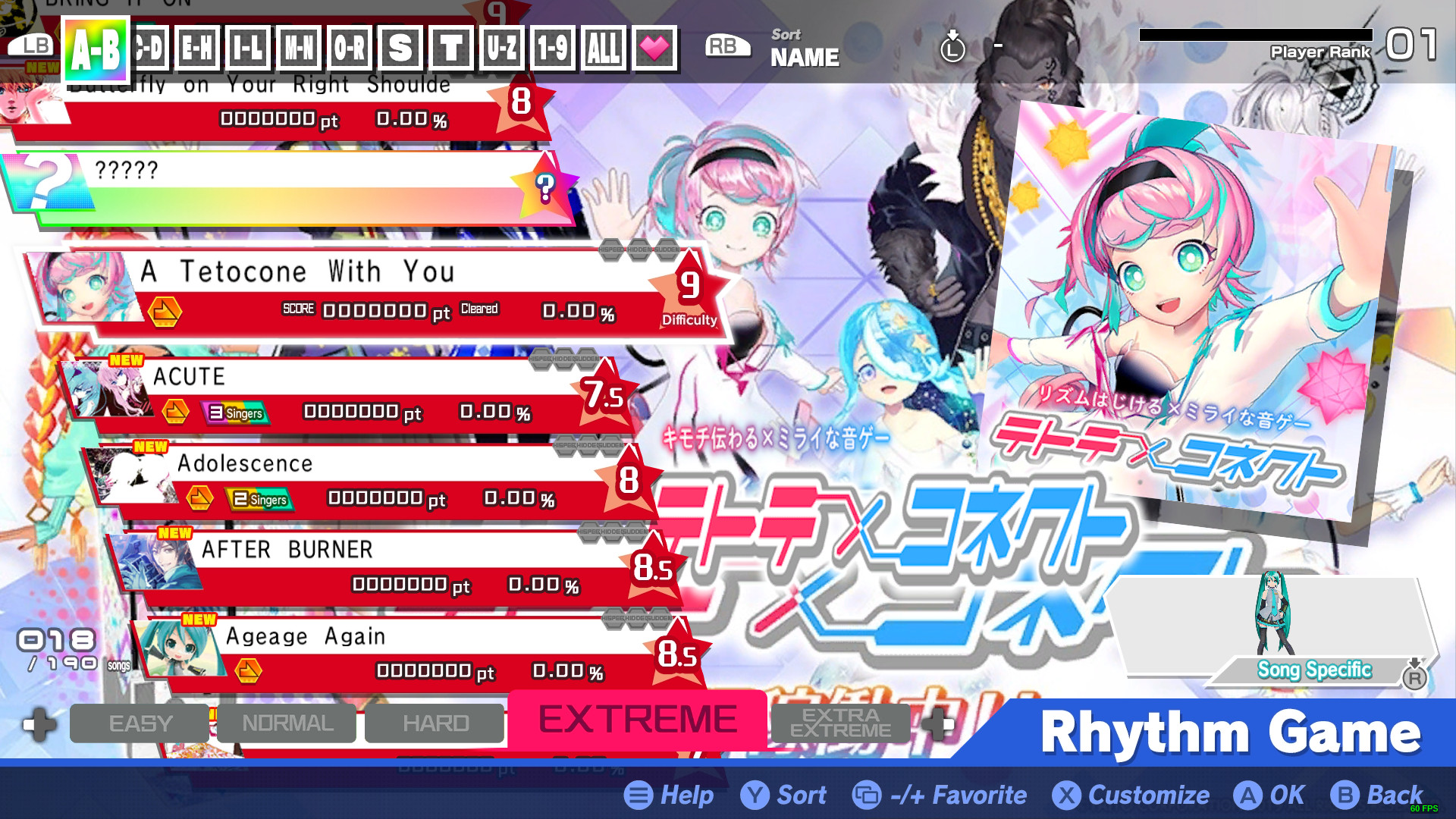This screenshot has height=819, width=1456.
Task: Open the Song Specific module selector
Action: (x=1315, y=669)
